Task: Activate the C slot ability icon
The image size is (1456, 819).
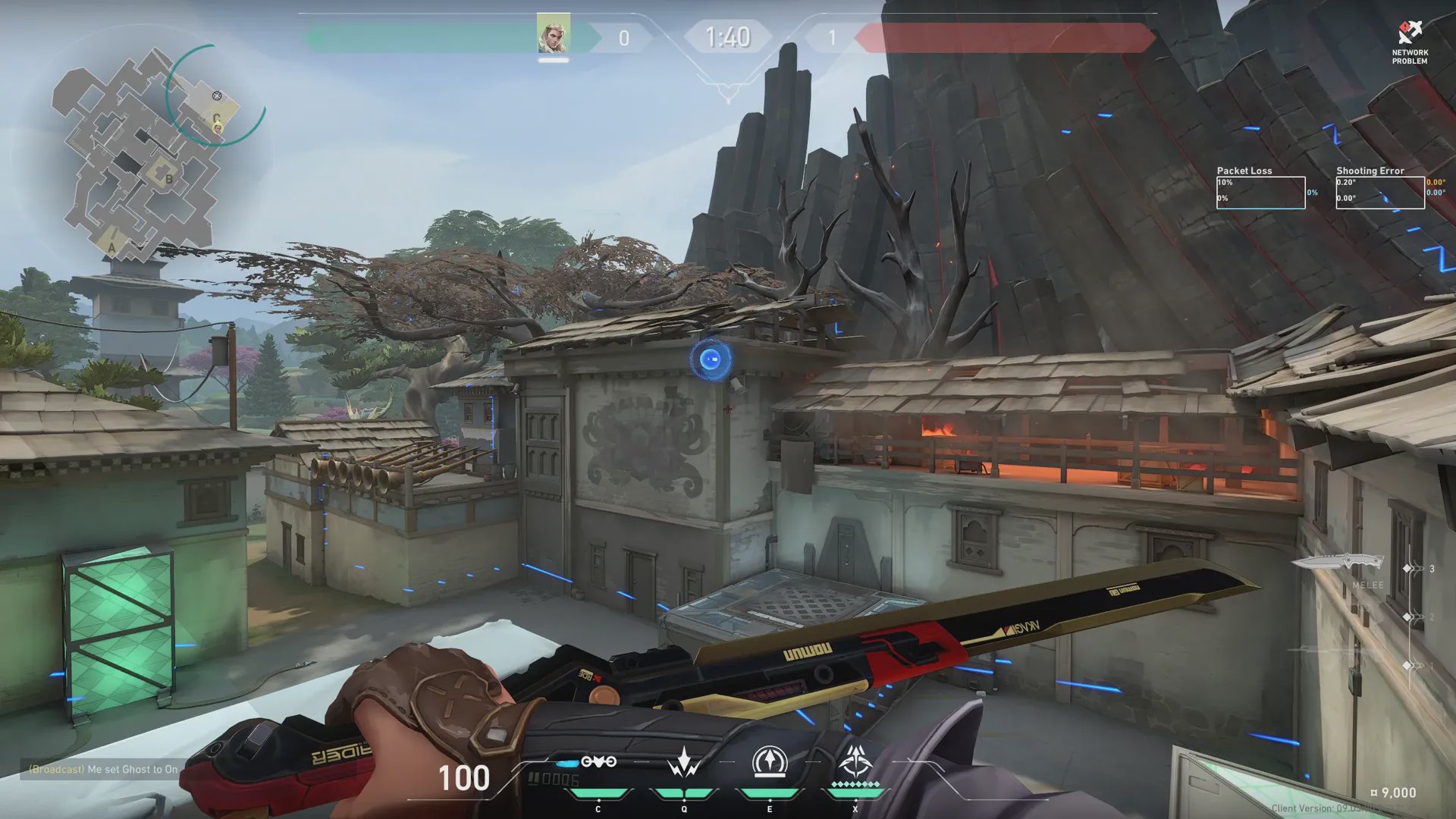Action: pos(598,762)
